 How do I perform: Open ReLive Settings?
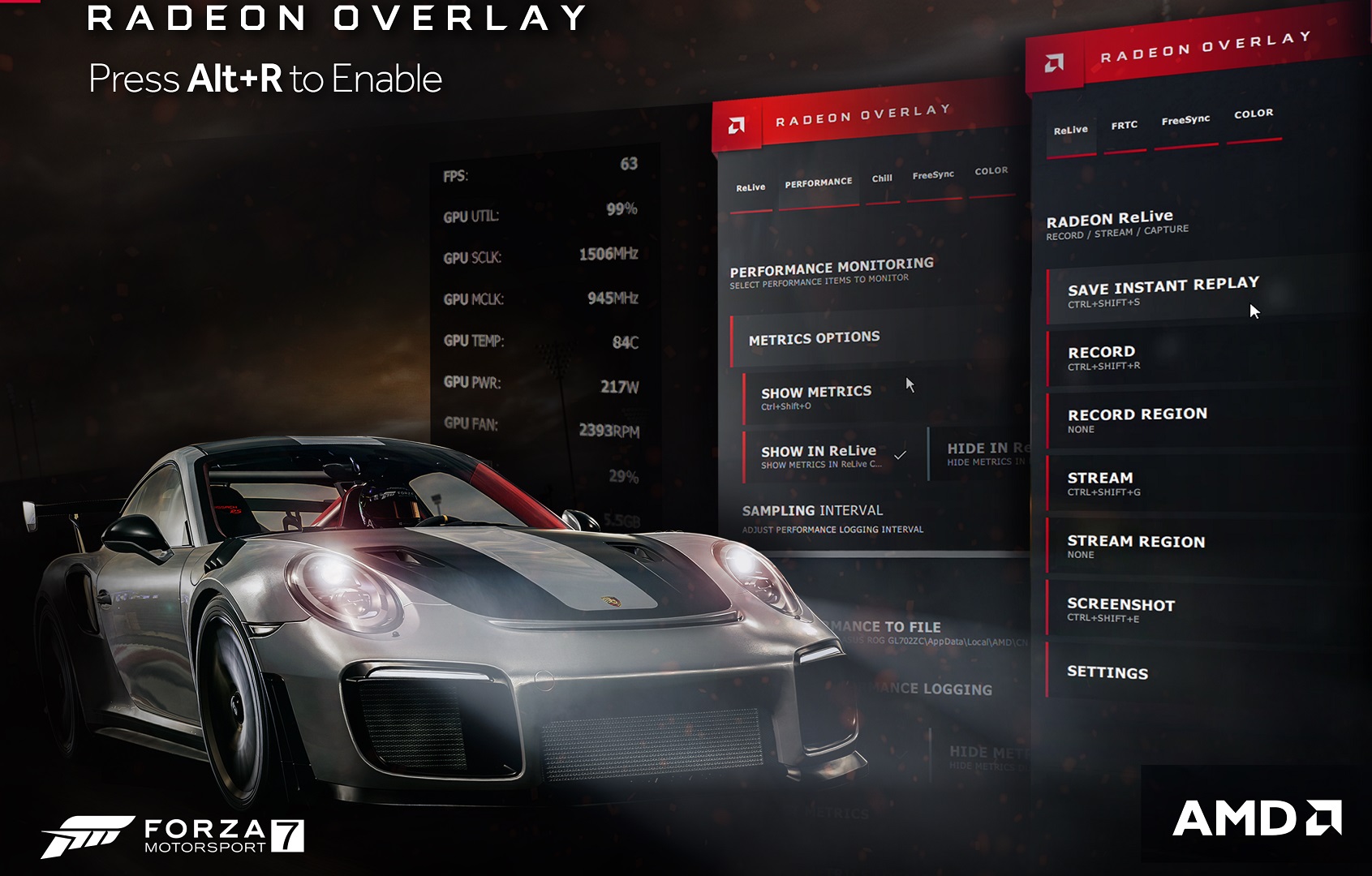pyautogui.click(x=1107, y=672)
